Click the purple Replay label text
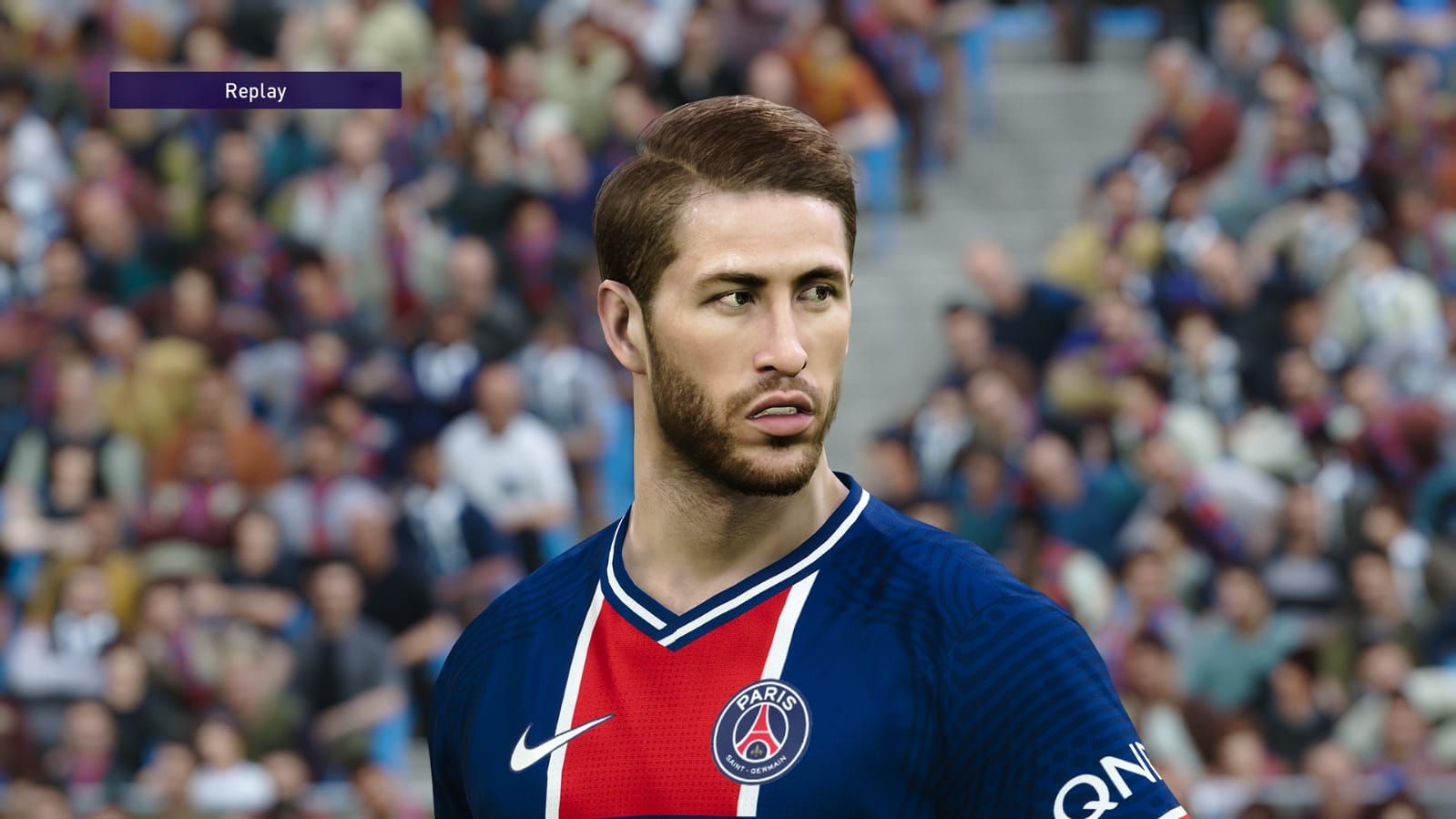This screenshot has height=819, width=1456. (255, 90)
